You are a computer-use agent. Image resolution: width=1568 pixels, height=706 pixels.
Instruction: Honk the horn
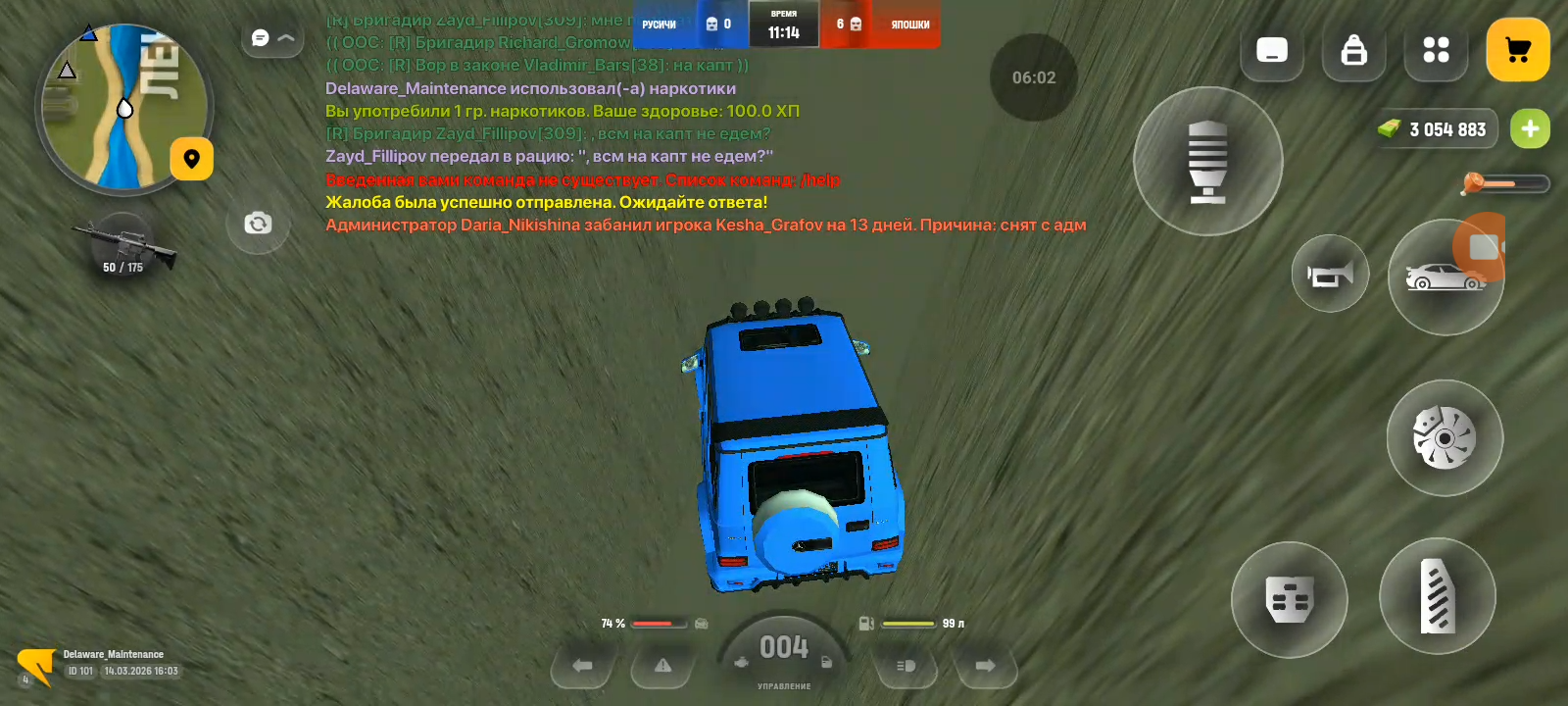(1329, 275)
